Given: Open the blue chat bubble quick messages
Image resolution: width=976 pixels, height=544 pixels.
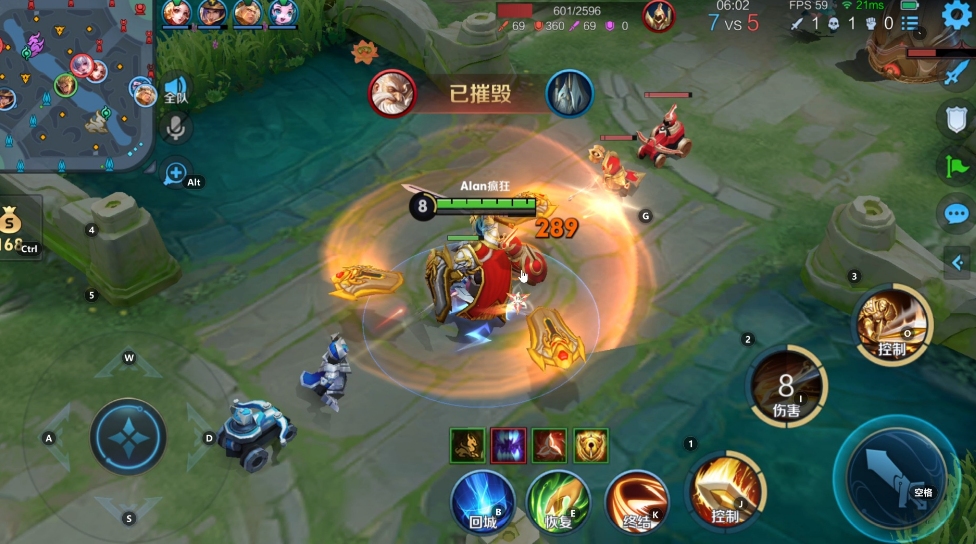Looking at the screenshot, I should (956, 213).
